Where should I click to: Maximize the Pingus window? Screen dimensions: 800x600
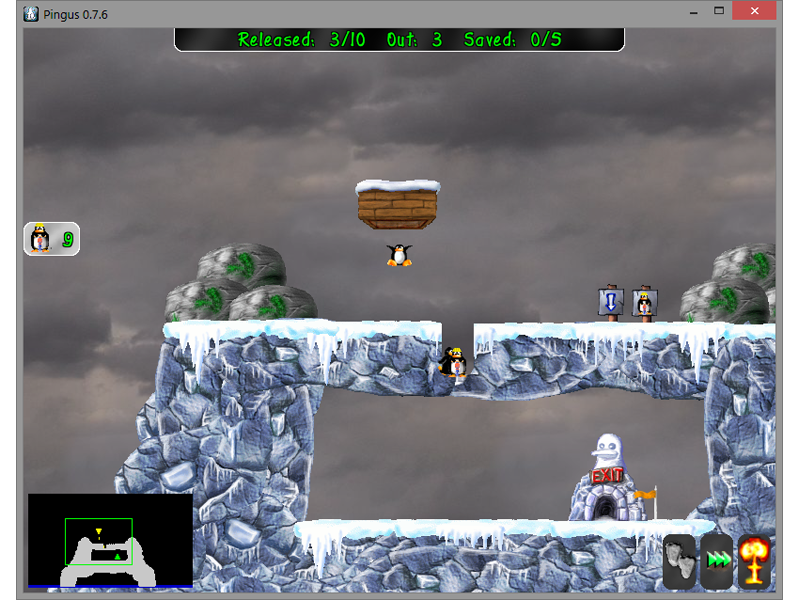[x=718, y=10]
